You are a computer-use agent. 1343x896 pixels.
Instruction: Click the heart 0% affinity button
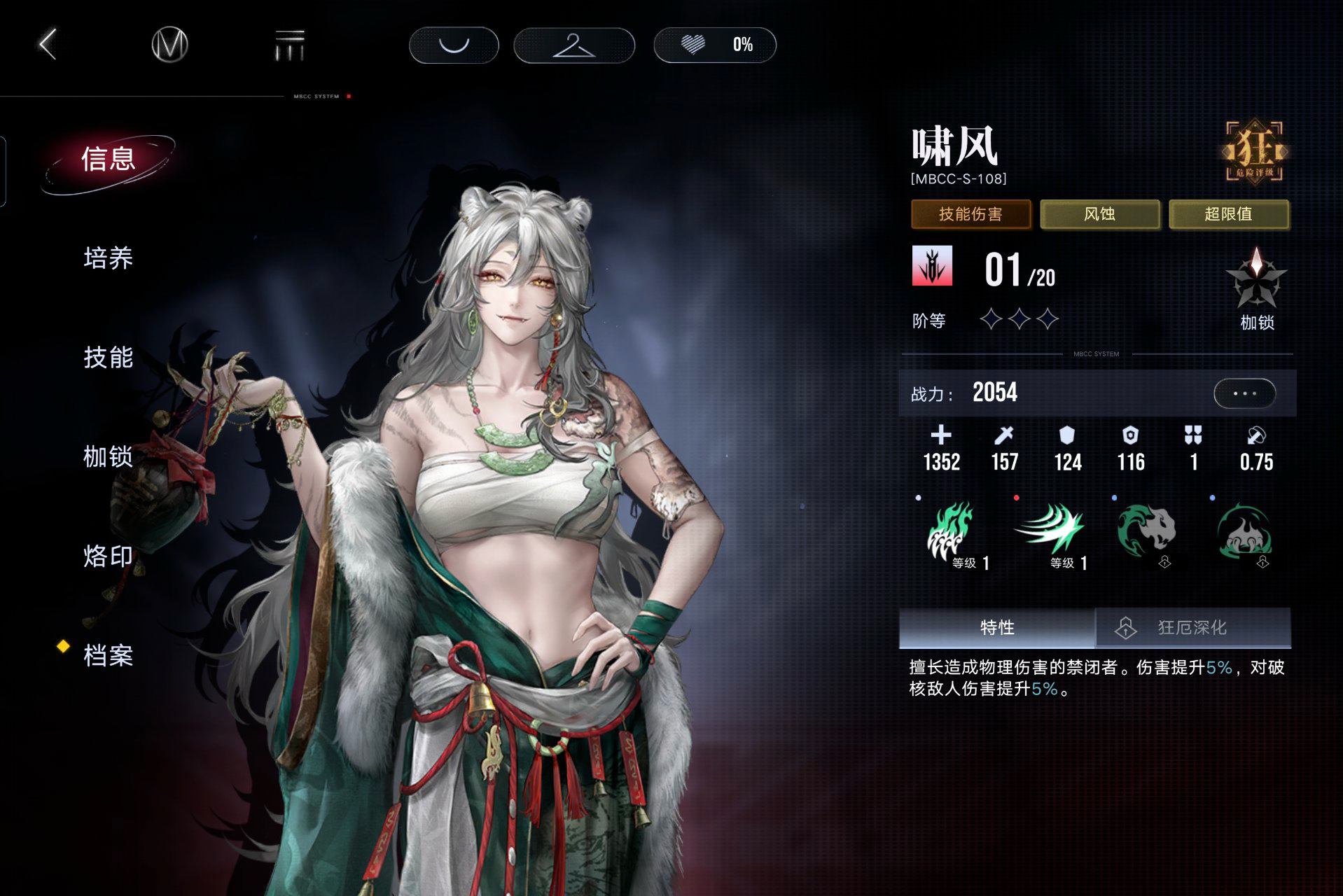tap(715, 45)
